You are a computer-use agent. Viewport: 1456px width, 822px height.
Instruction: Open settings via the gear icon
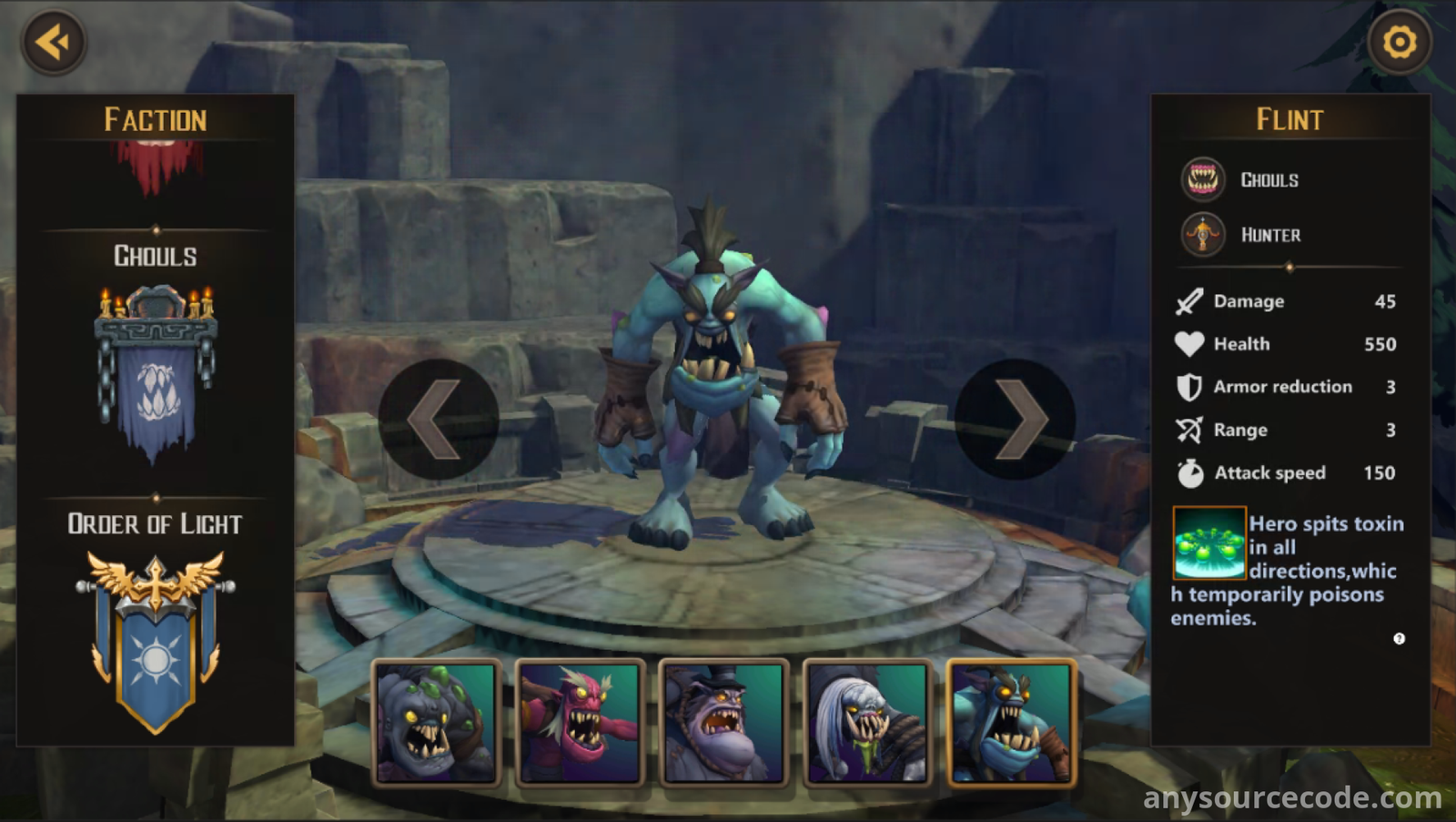pyautogui.click(x=1399, y=42)
